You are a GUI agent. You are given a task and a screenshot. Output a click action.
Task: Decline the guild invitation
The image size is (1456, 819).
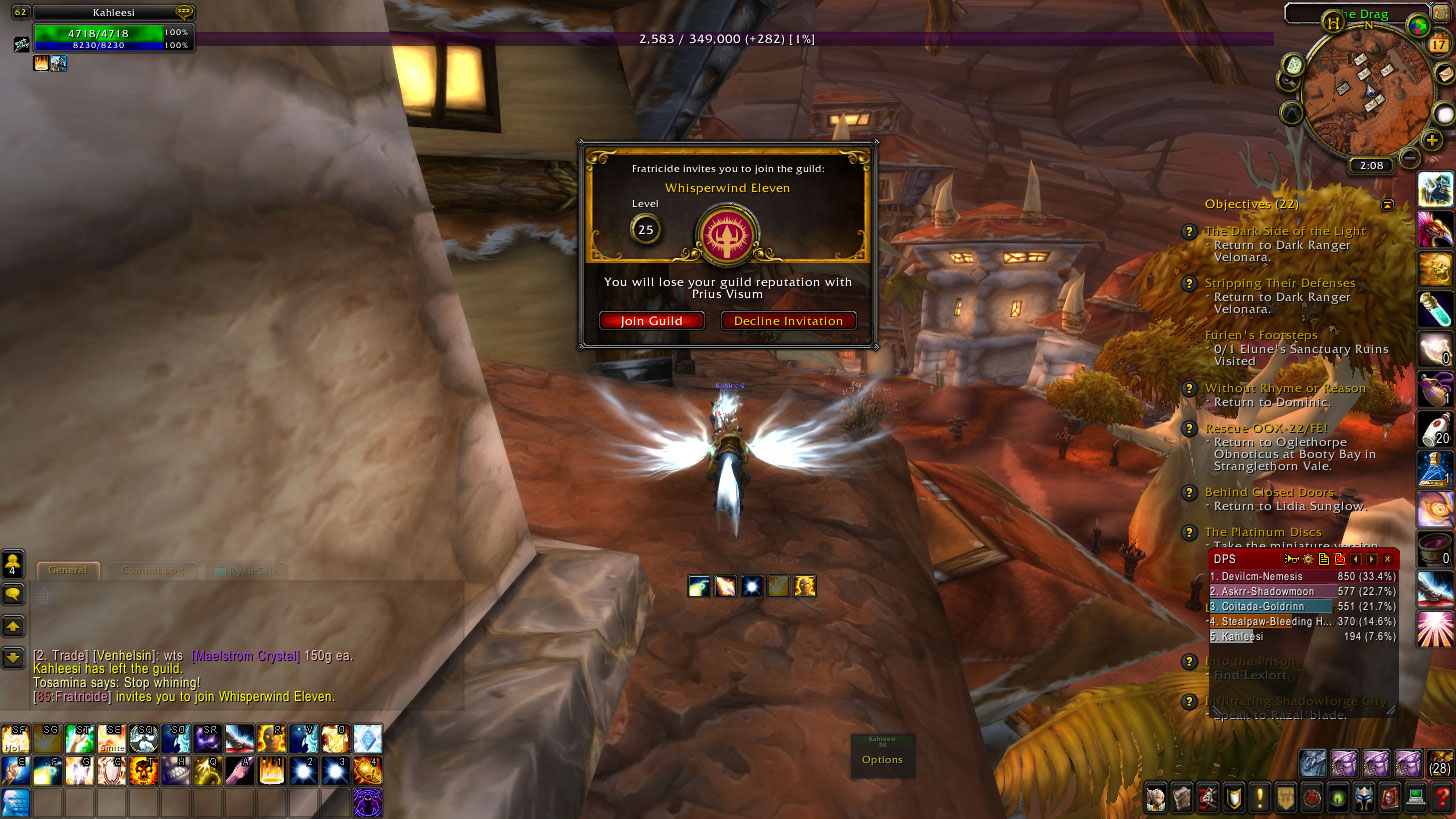(x=788, y=321)
